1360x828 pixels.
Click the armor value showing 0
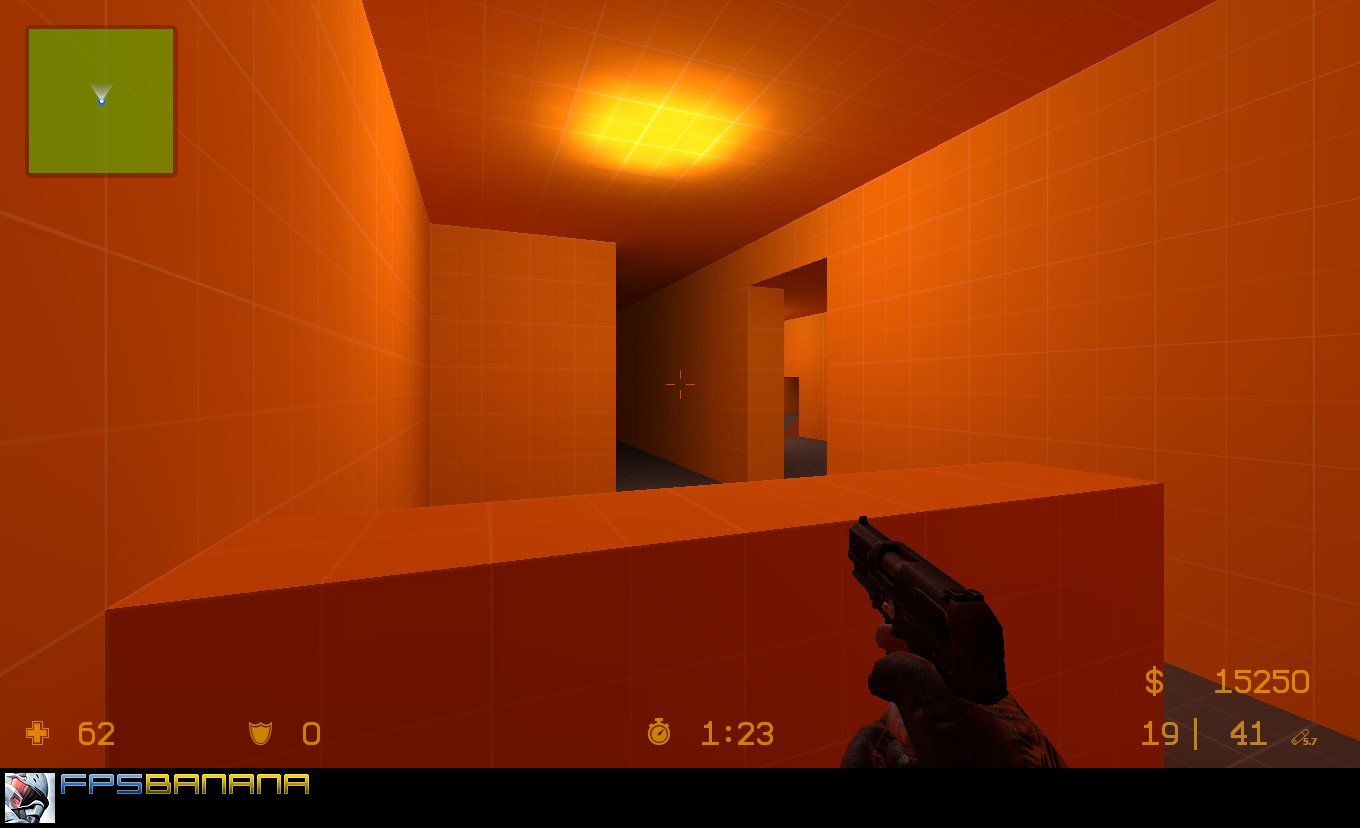click(310, 735)
